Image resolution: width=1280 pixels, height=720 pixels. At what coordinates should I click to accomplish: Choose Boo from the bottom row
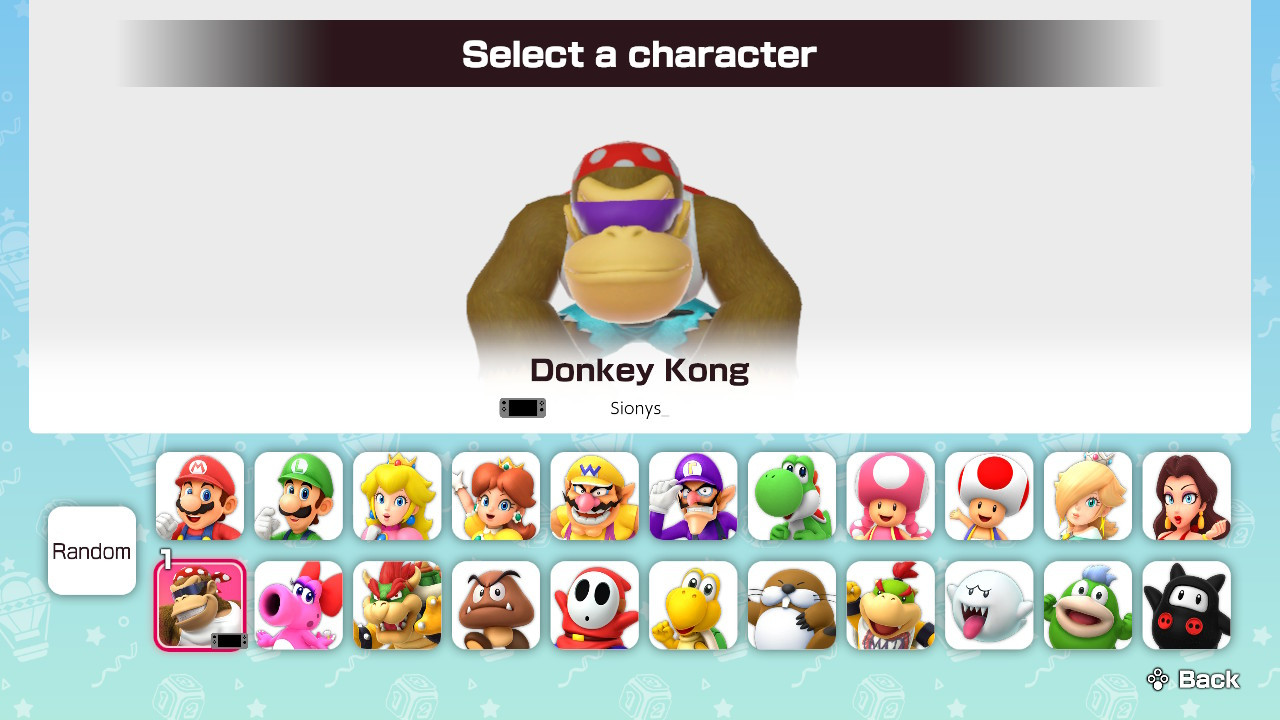989,605
